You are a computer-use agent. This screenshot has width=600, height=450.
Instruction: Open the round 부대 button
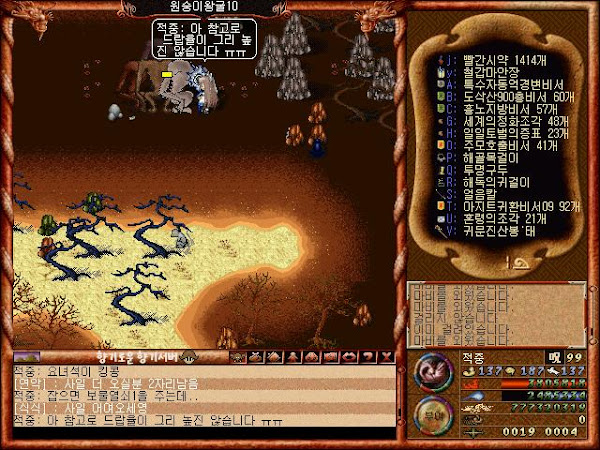431,413
